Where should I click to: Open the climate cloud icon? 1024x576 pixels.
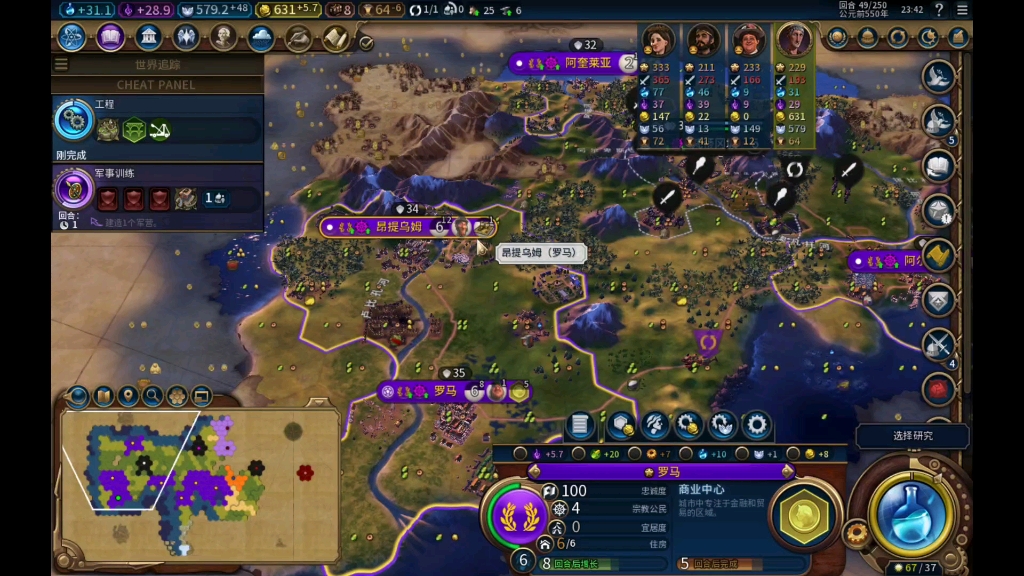261,38
